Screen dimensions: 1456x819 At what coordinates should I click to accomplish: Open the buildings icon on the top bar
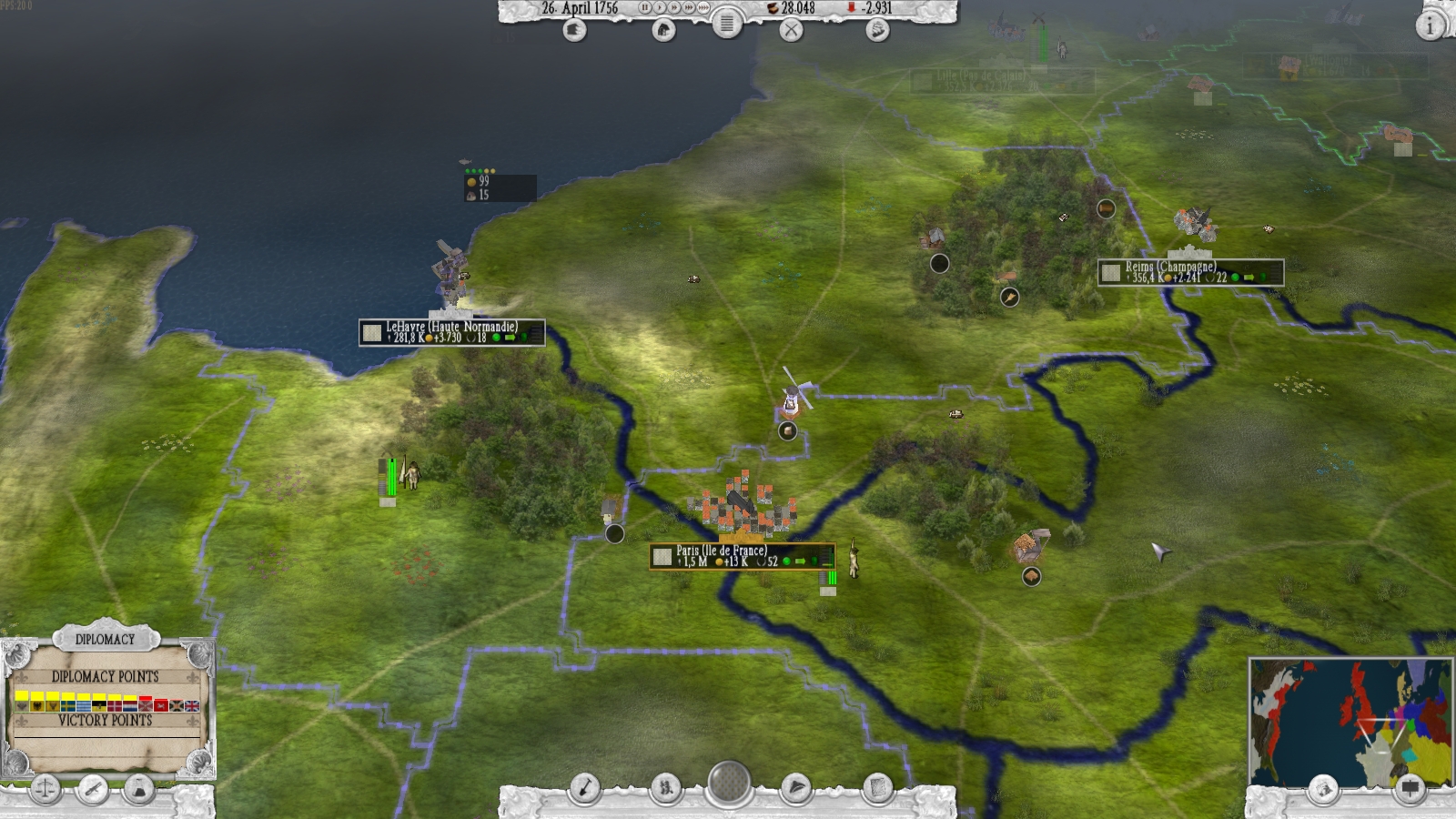click(664, 30)
